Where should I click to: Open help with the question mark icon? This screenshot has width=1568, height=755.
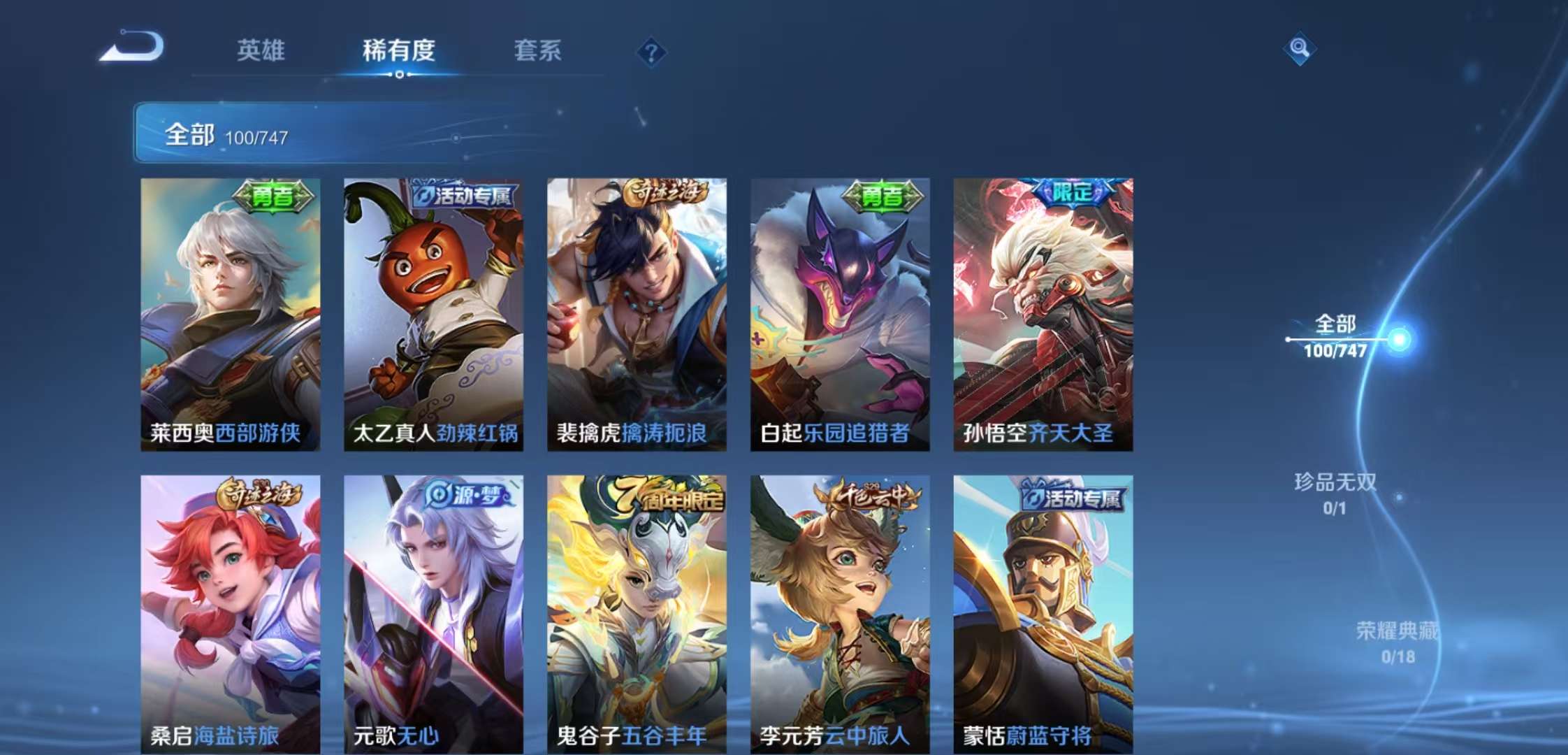pyautogui.click(x=650, y=50)
